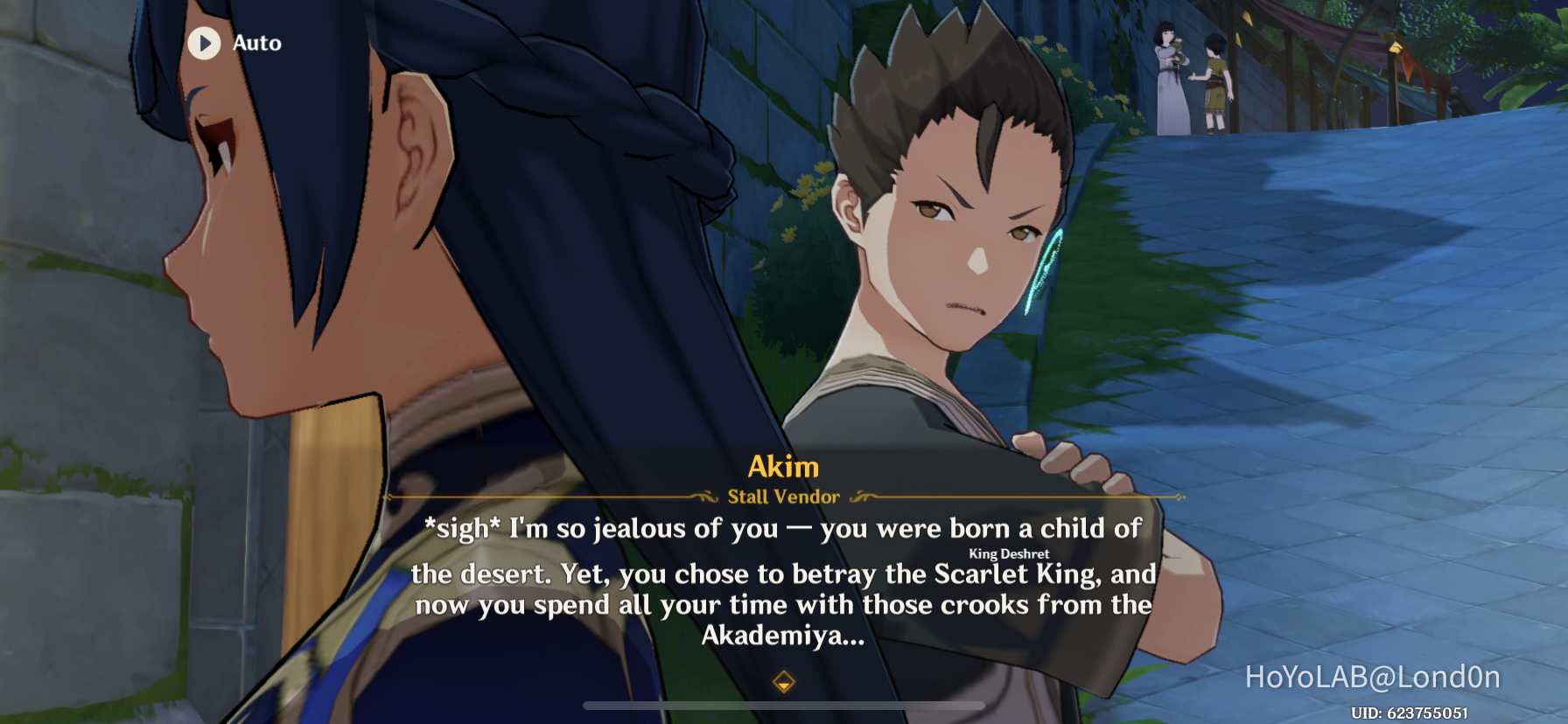Image resolution: width=1568 pixels, height=724 pixels.
Task: Select the speaker name Akim
Action: 784,466
